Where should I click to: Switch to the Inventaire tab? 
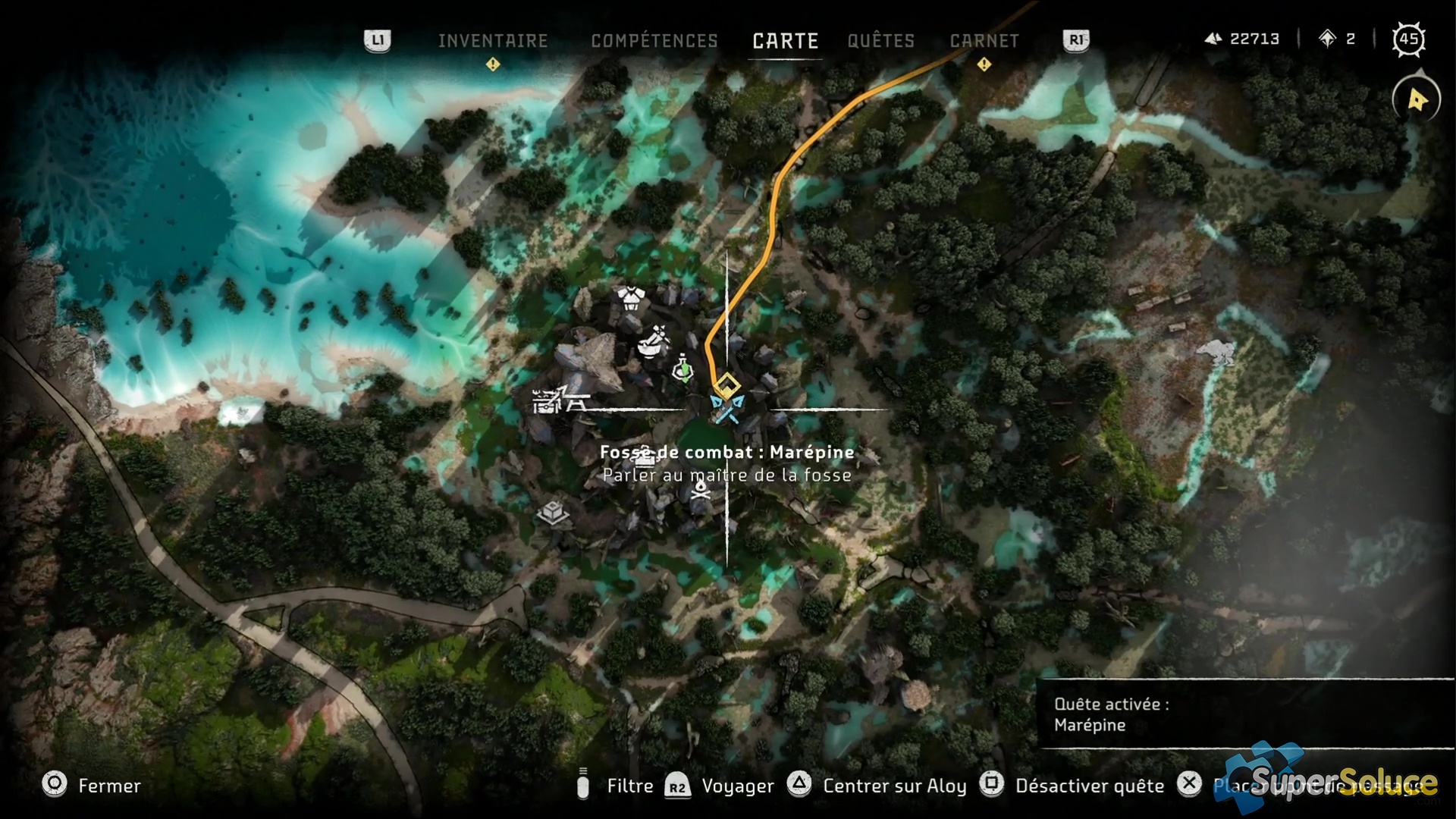493,41
